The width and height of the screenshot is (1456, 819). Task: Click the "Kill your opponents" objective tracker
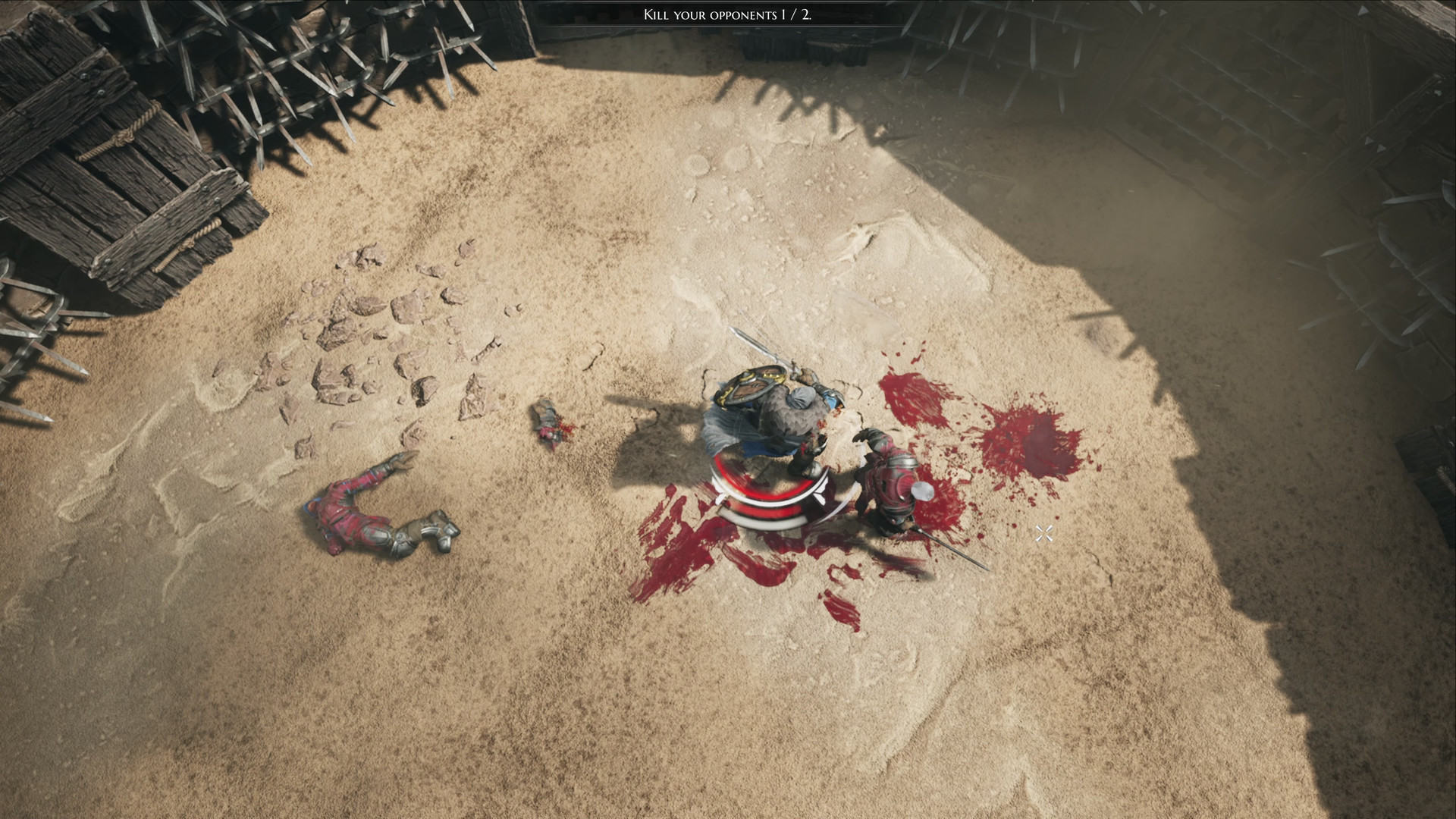[x=727, y=14]
